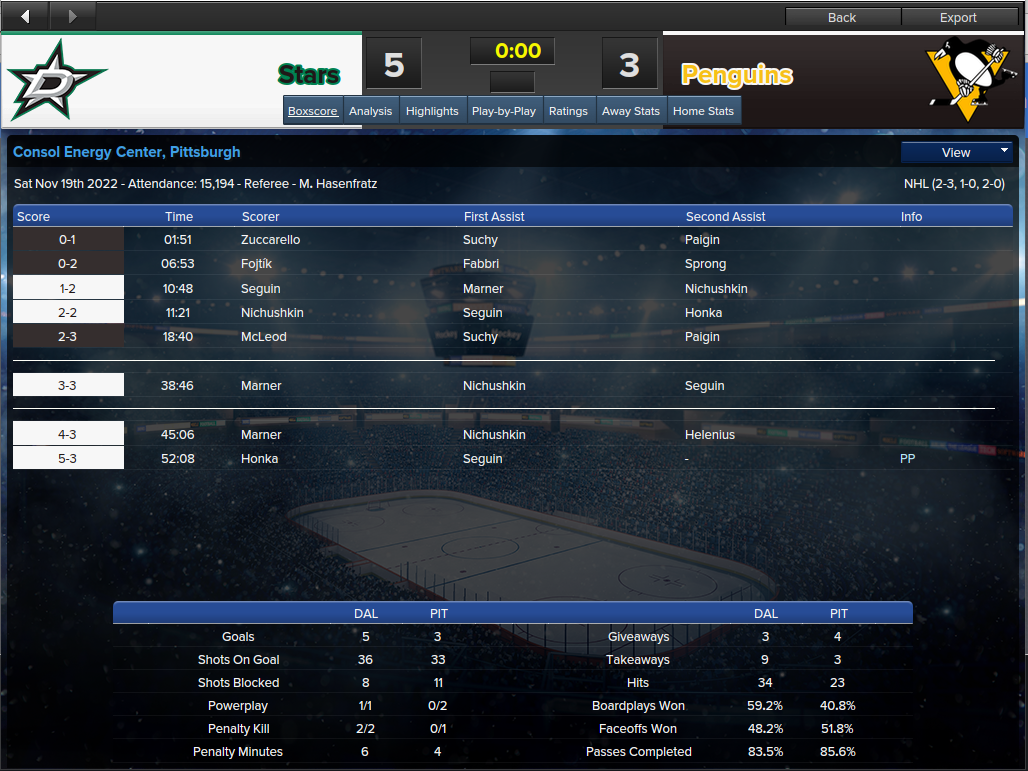1028x771 pixels.
Task: Select scorer McLeod in the 2-3 goal row
Action: click(x=263, y=337)
